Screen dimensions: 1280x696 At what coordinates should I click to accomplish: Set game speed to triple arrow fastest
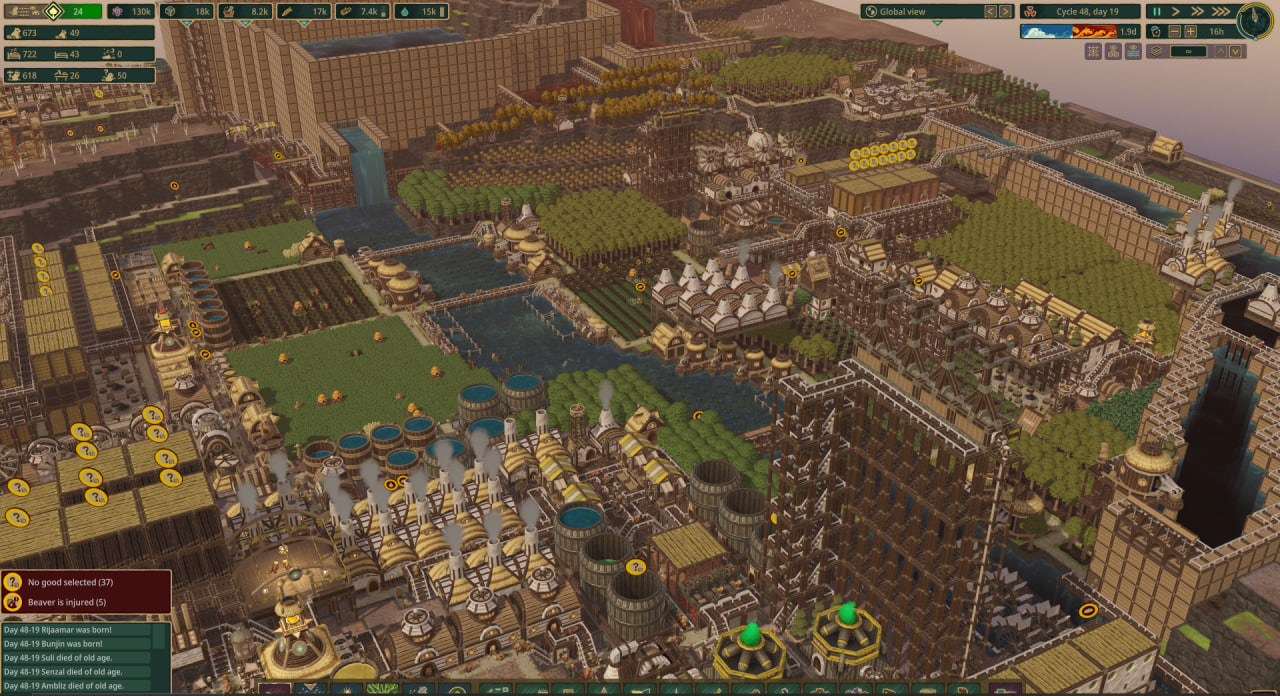(x=1221, y=11)
